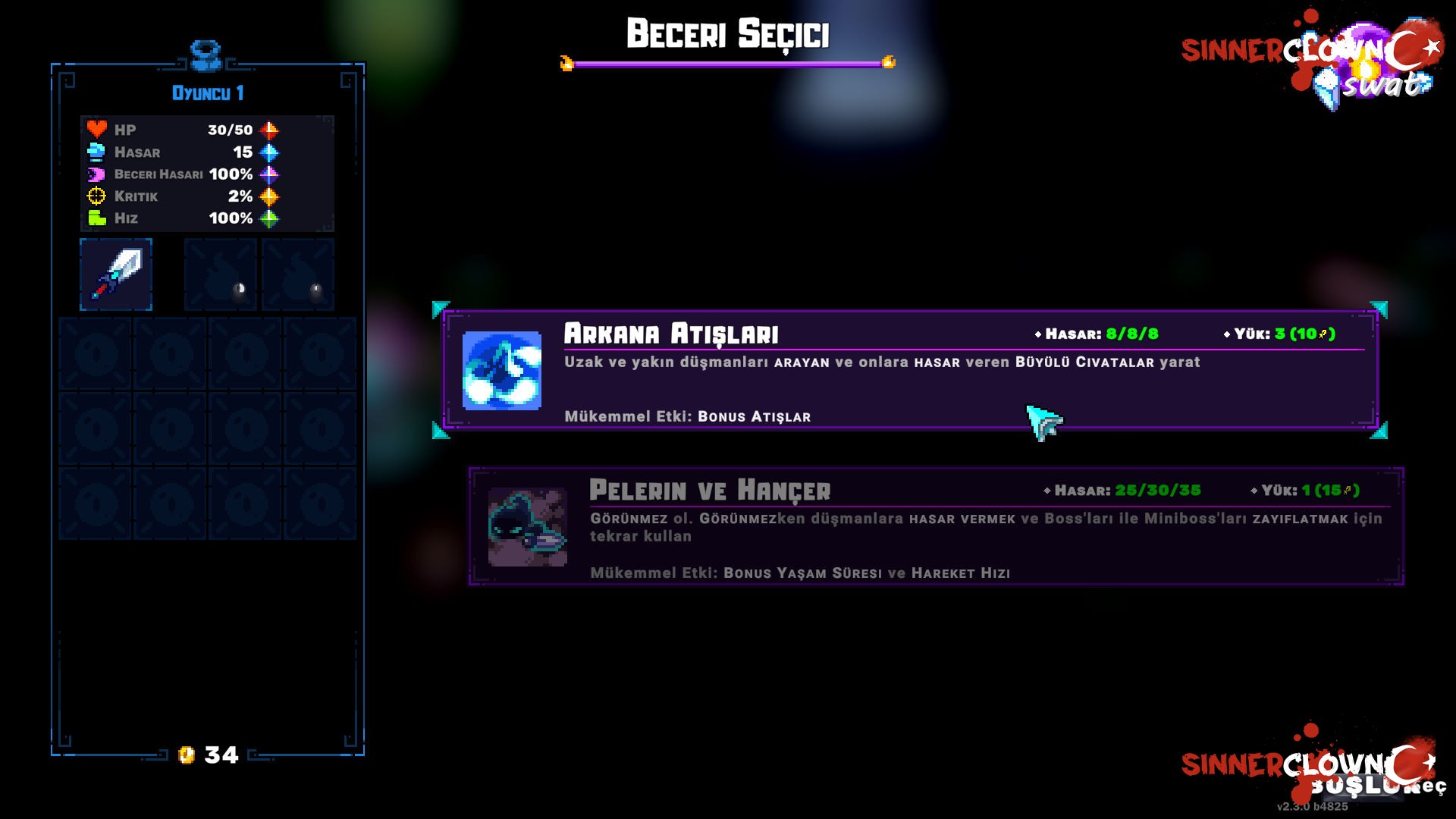Select the equipped sword weapon slot

pos(116,275)
